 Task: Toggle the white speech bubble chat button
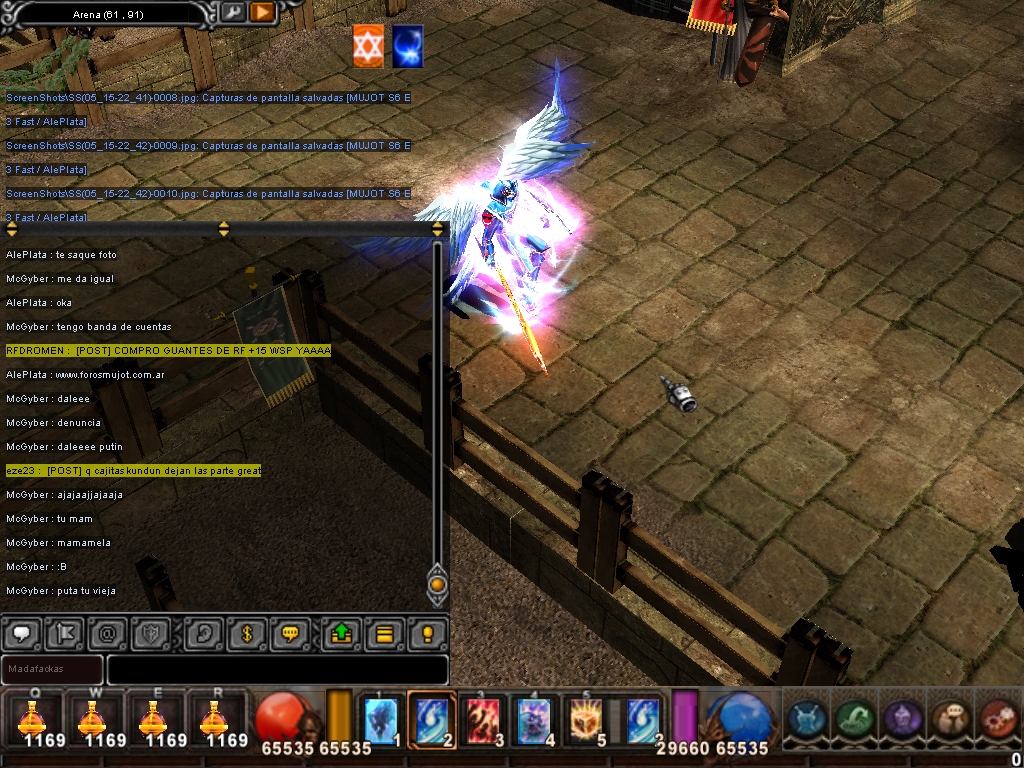click(x=22, y=633)
